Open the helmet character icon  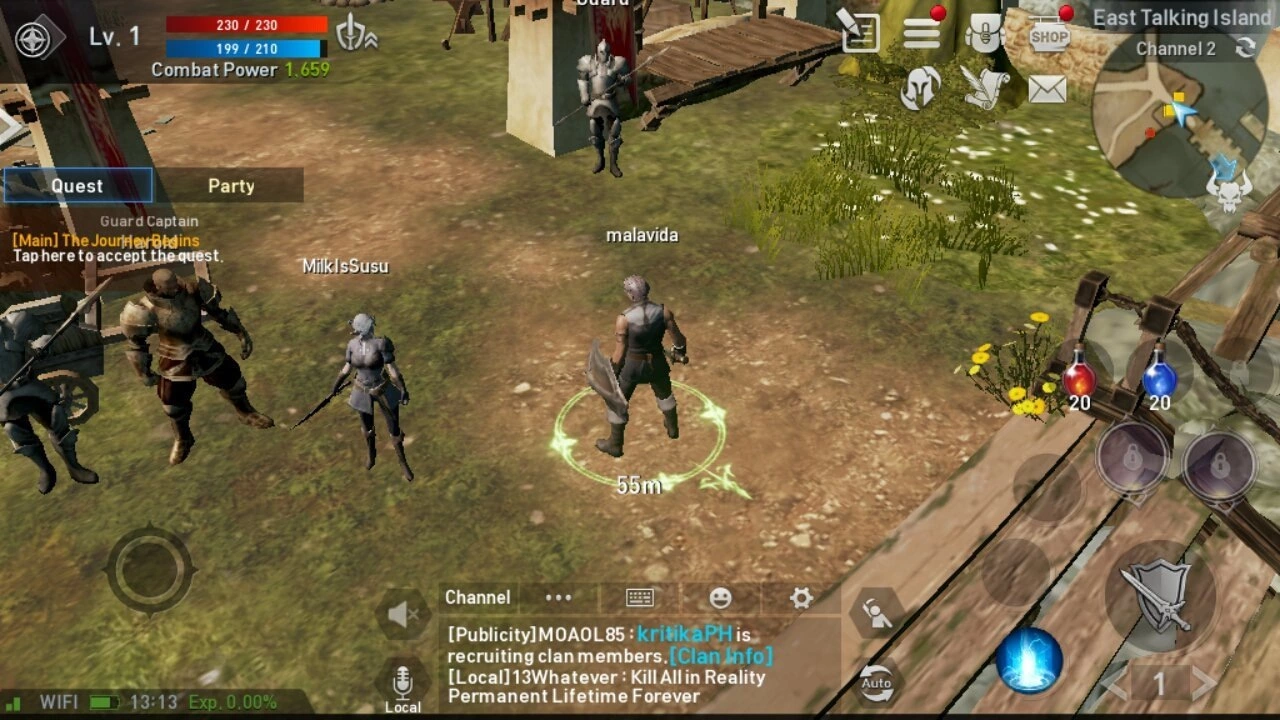pos(920,89)
